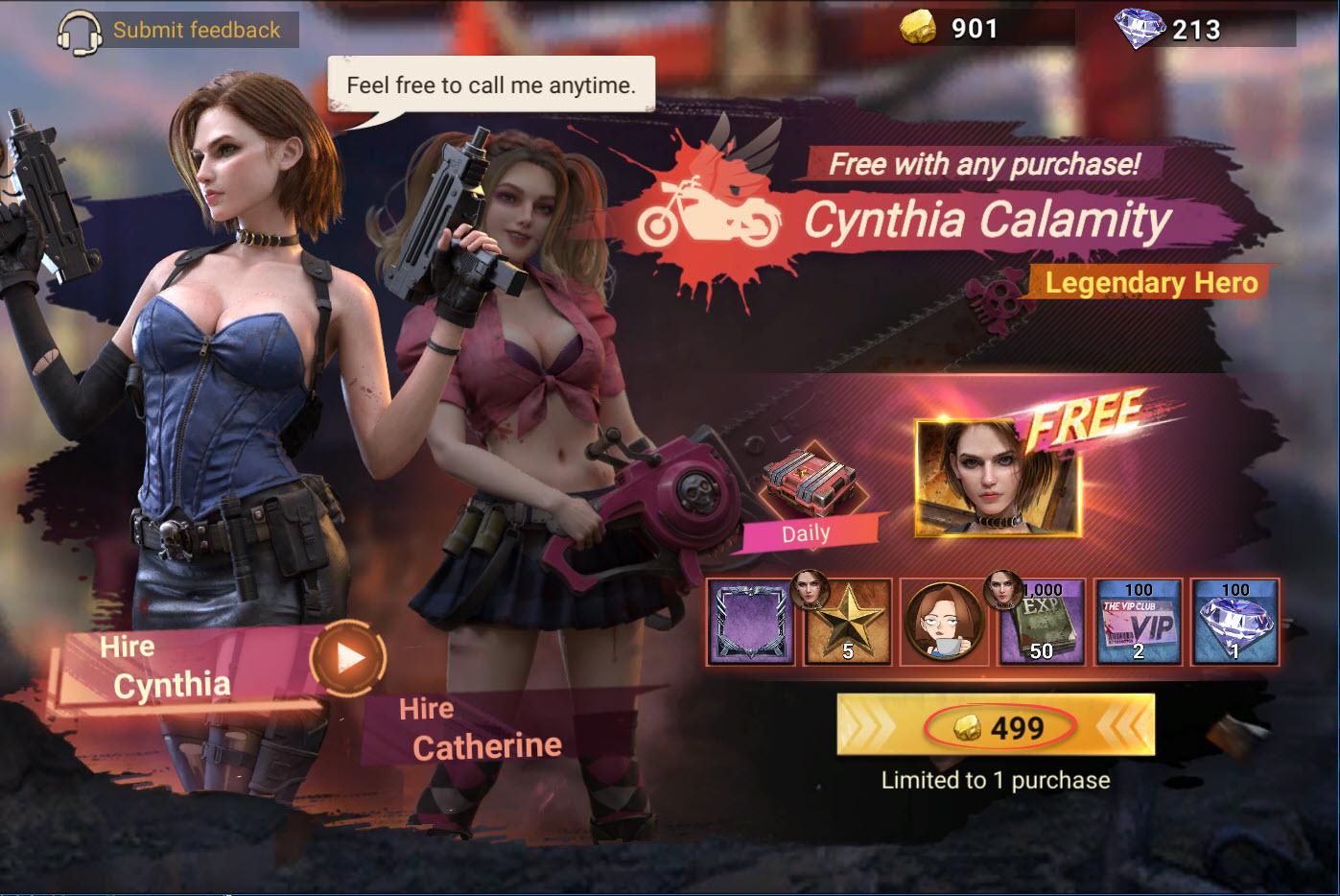Select the Hire Cynthia tab
This screenshot has height=896, width=1340.
pyautogui.click(x=173, y=670)
